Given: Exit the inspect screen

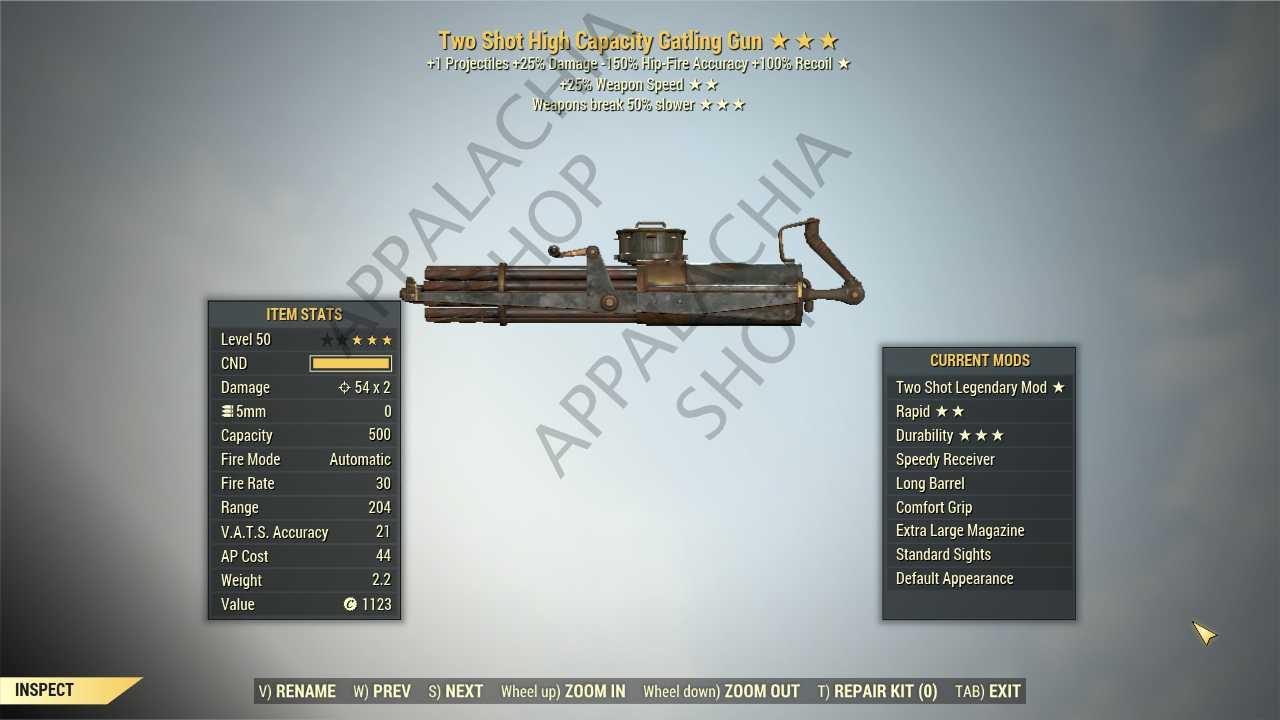Looking at the screenshot, I should [988, 691].
